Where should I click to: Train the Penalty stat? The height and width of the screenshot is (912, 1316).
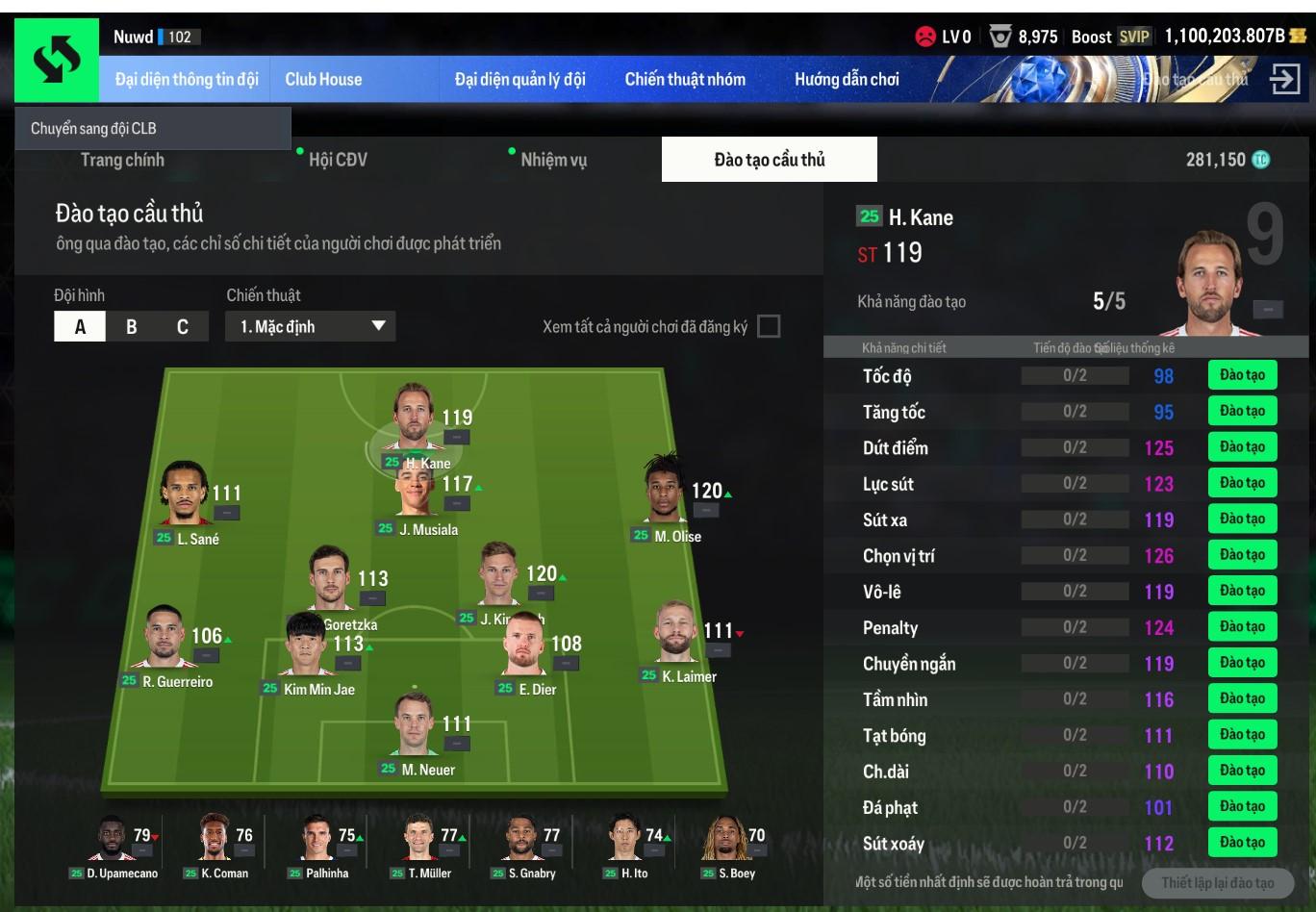(1242, 627)
